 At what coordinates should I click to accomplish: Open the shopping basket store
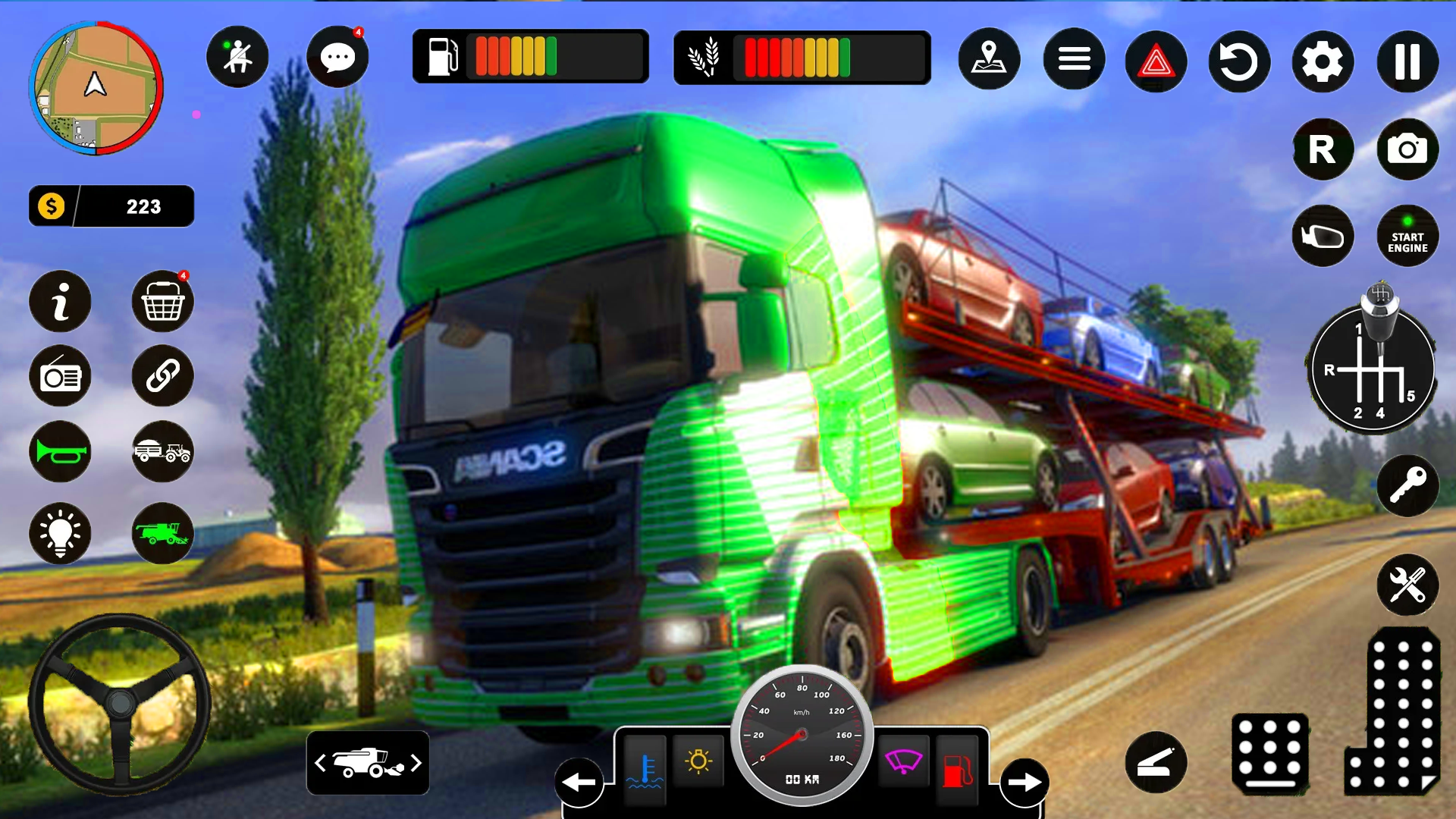(x=162, y=303)
